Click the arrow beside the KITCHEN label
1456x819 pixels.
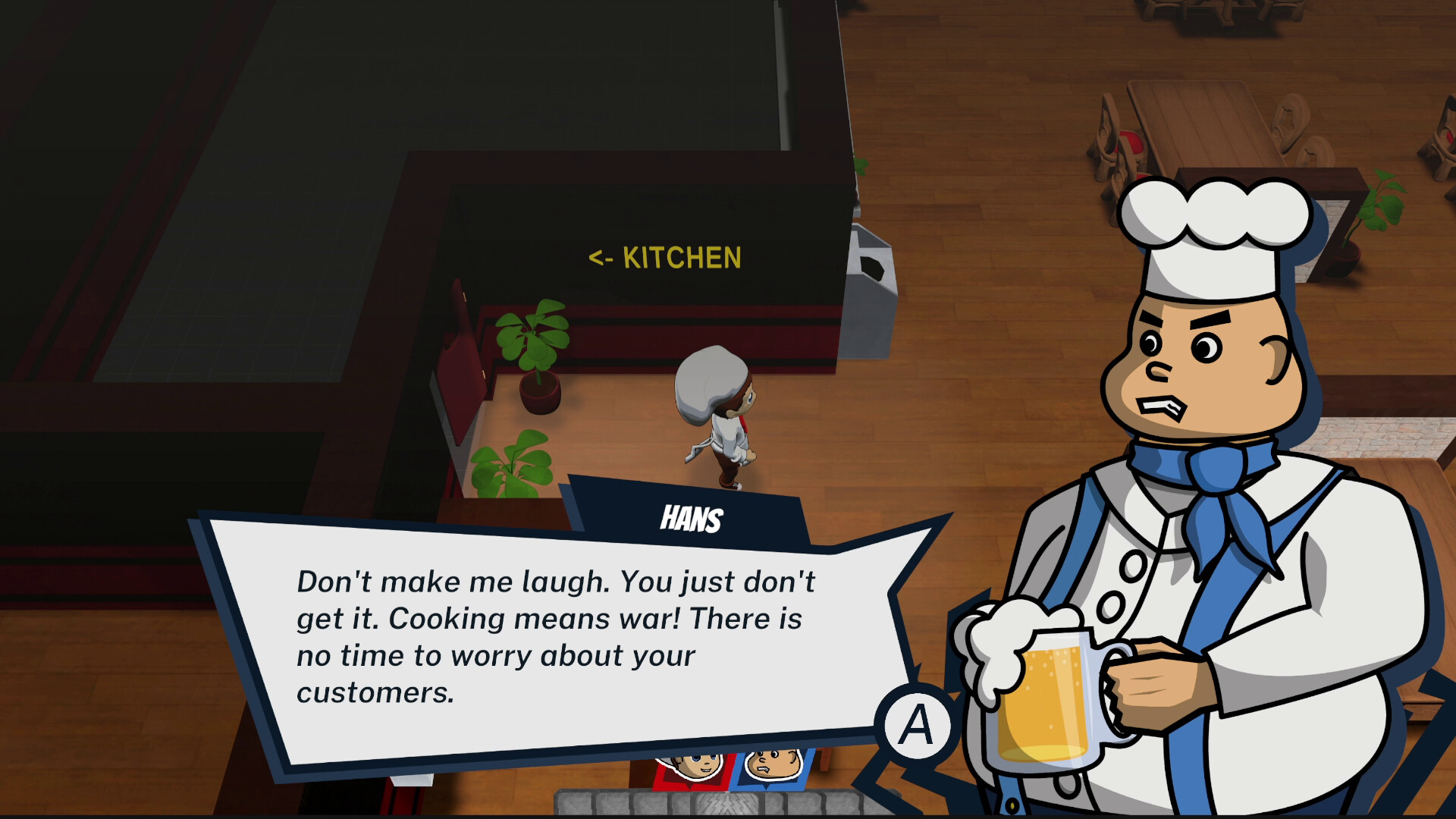pos(601,259)
